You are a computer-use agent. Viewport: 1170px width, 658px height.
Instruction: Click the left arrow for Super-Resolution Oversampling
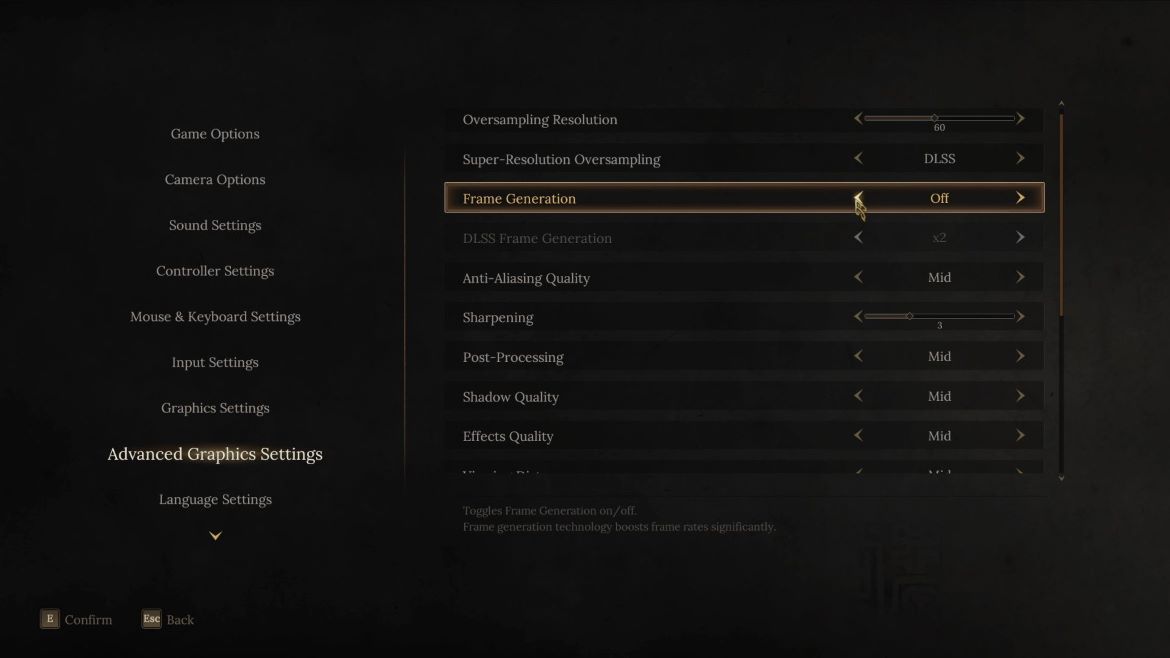tap(858, 158)
